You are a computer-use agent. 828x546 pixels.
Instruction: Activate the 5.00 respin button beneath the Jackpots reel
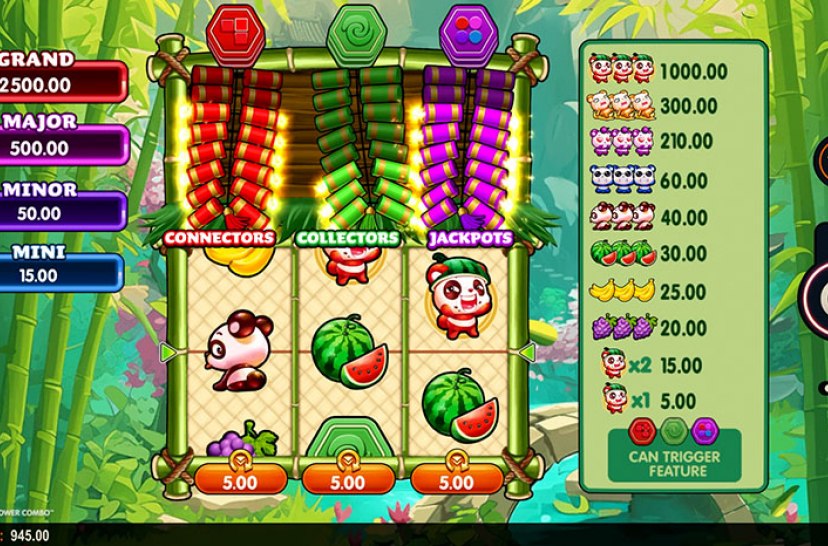(456, 479)
